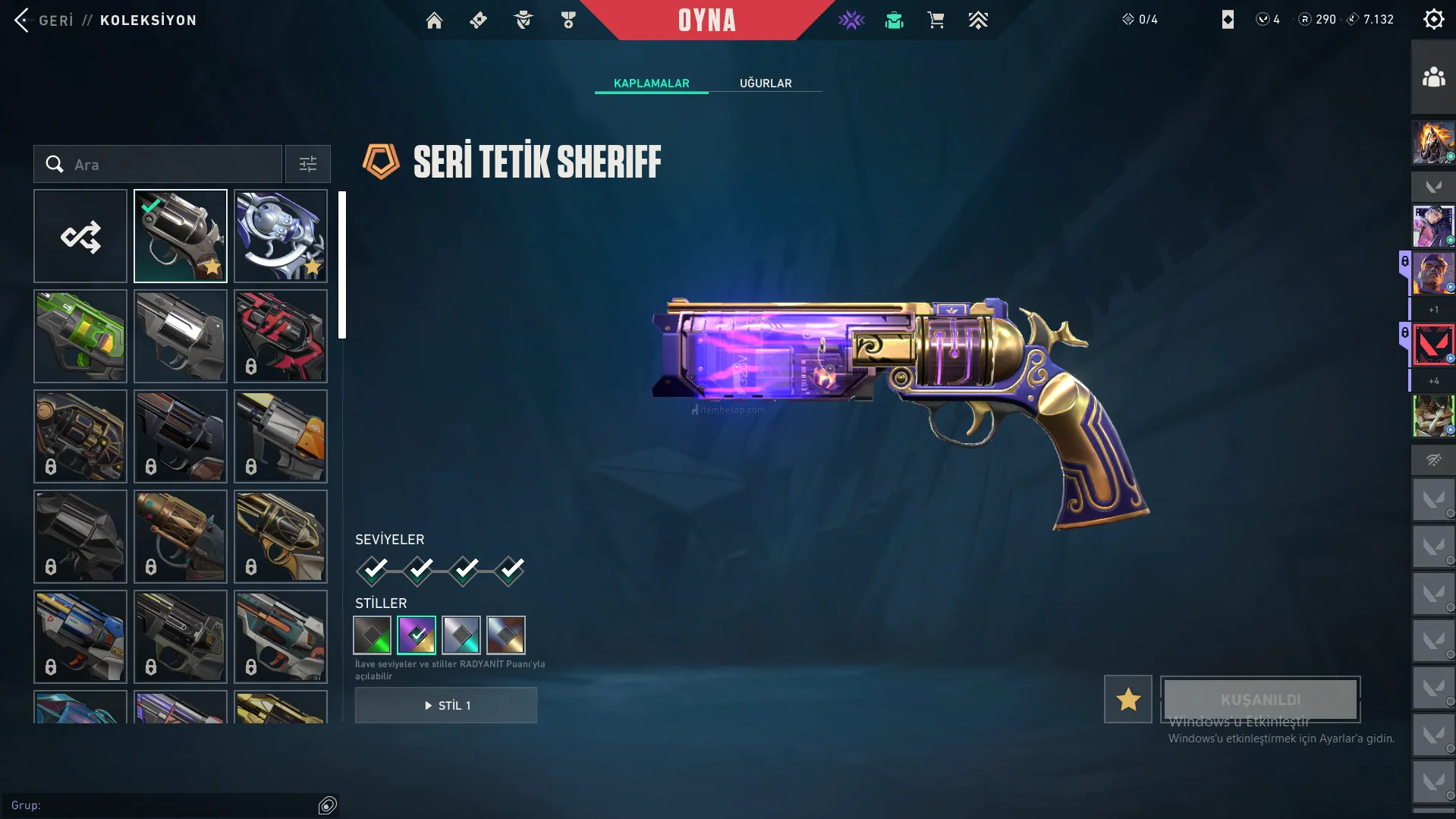Open the home screen icon
1456x819 pixels.
point(434,20)
